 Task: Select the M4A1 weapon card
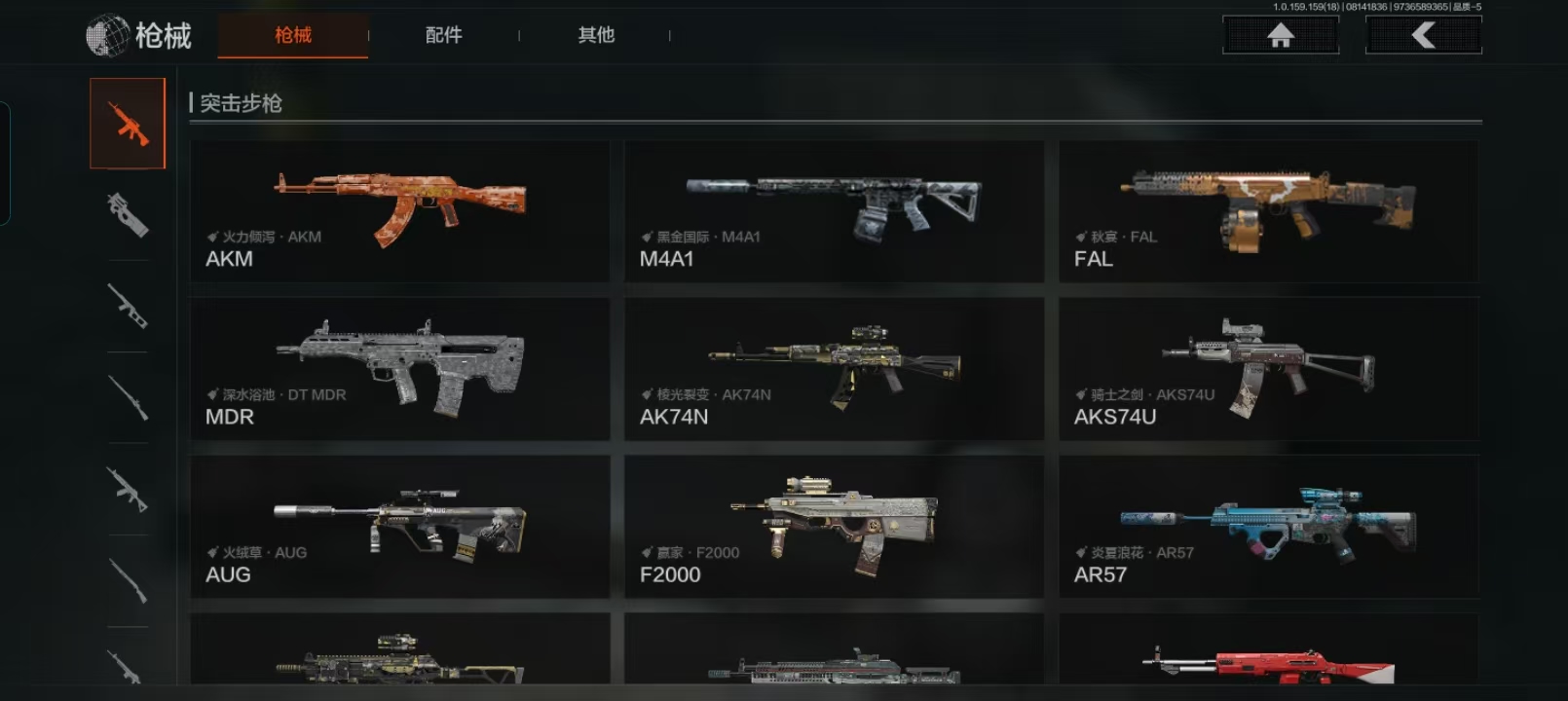pyautogui.click(x=834, y=211)
